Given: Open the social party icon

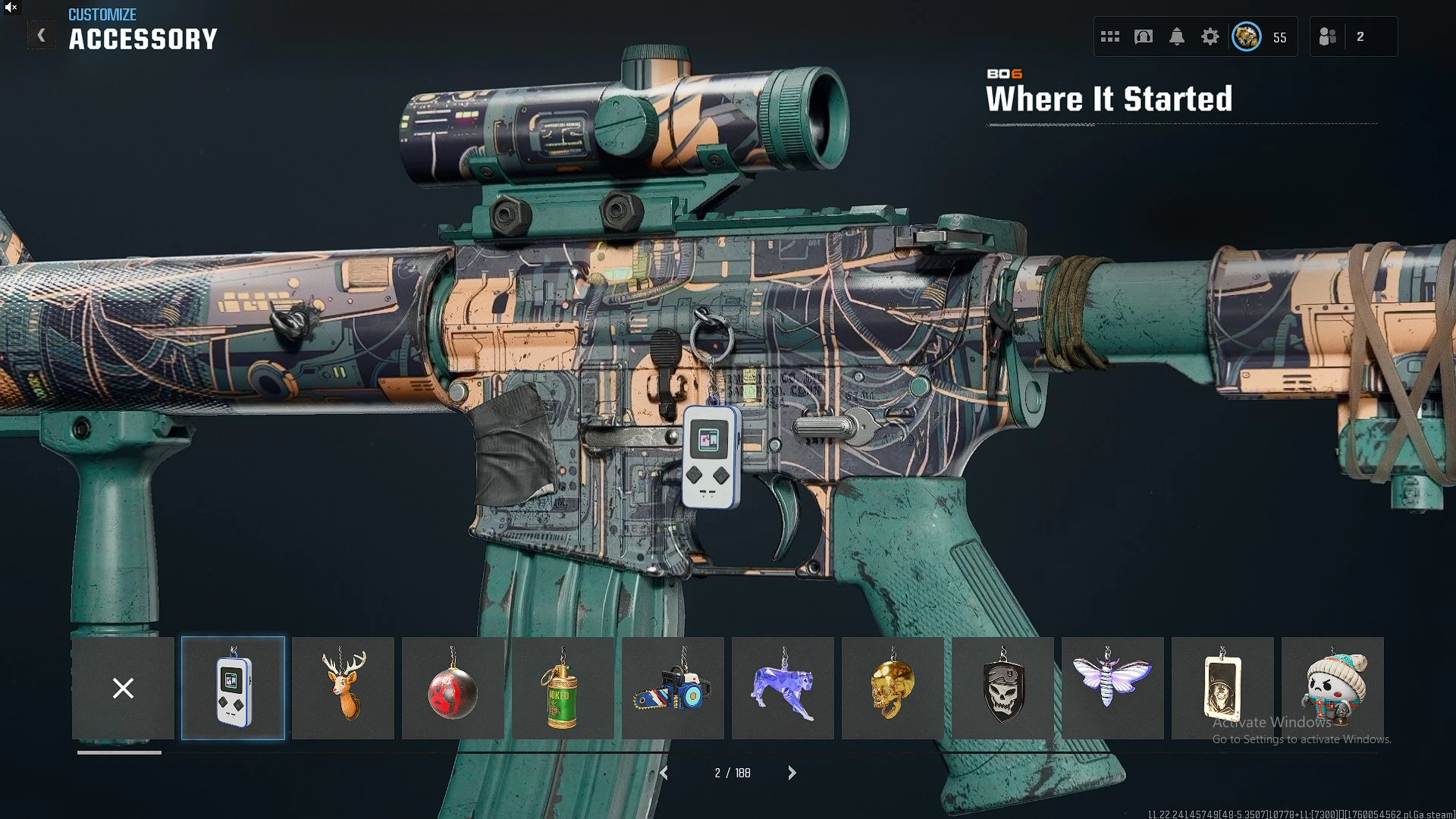Looking at the screenshot, I should coord(1328,36).
